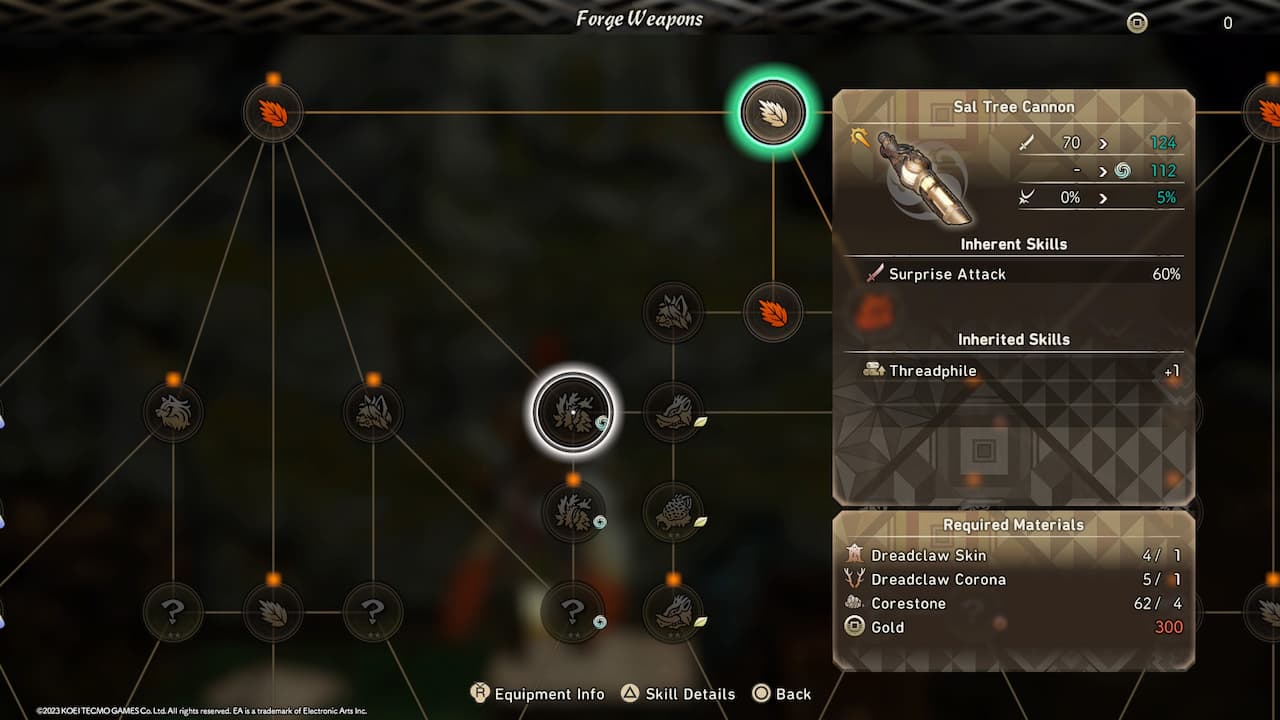This screenshot has width=1280, height=720.
Task: Click the Gold cost row showing 300
Action: coord(1013,627)
